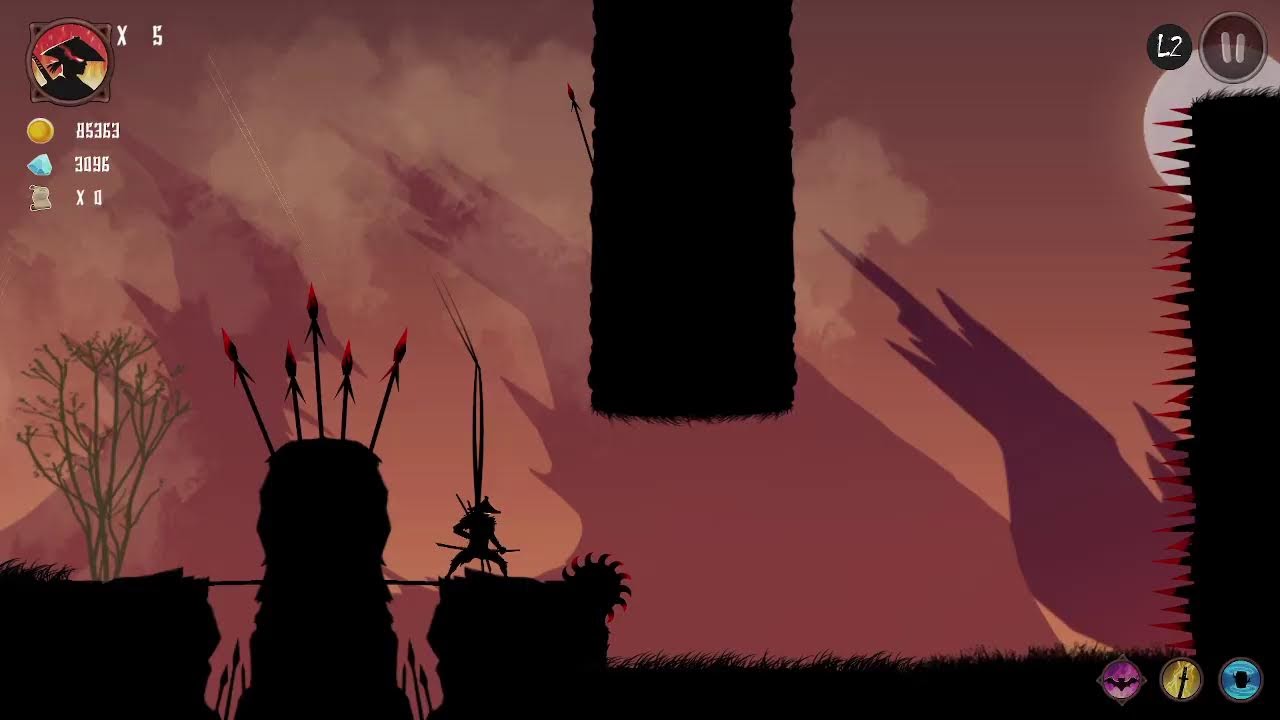Pause the game with the pause button
Screen dimensions: 1280x720
point(1231,44)
